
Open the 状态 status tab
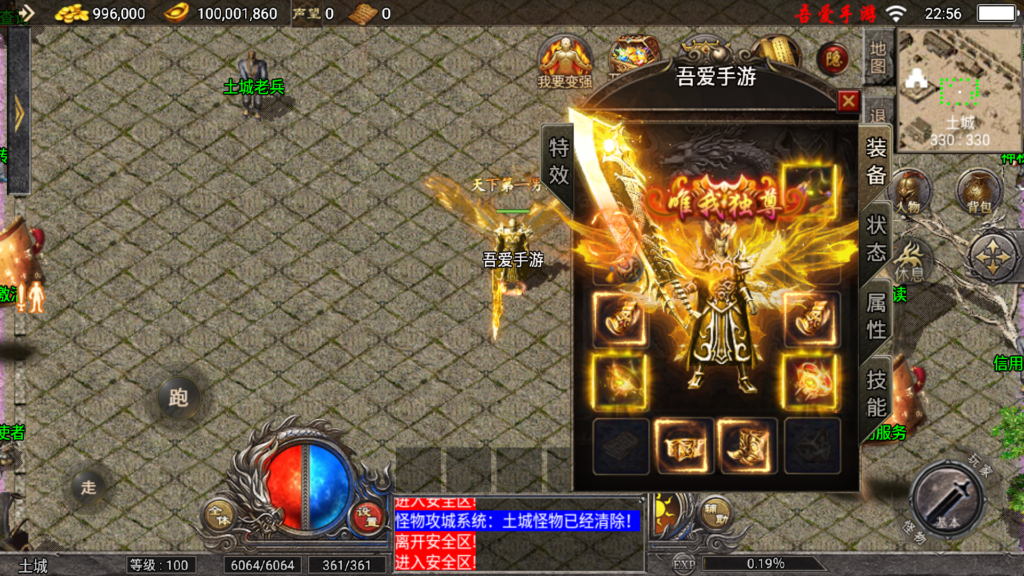876,238
